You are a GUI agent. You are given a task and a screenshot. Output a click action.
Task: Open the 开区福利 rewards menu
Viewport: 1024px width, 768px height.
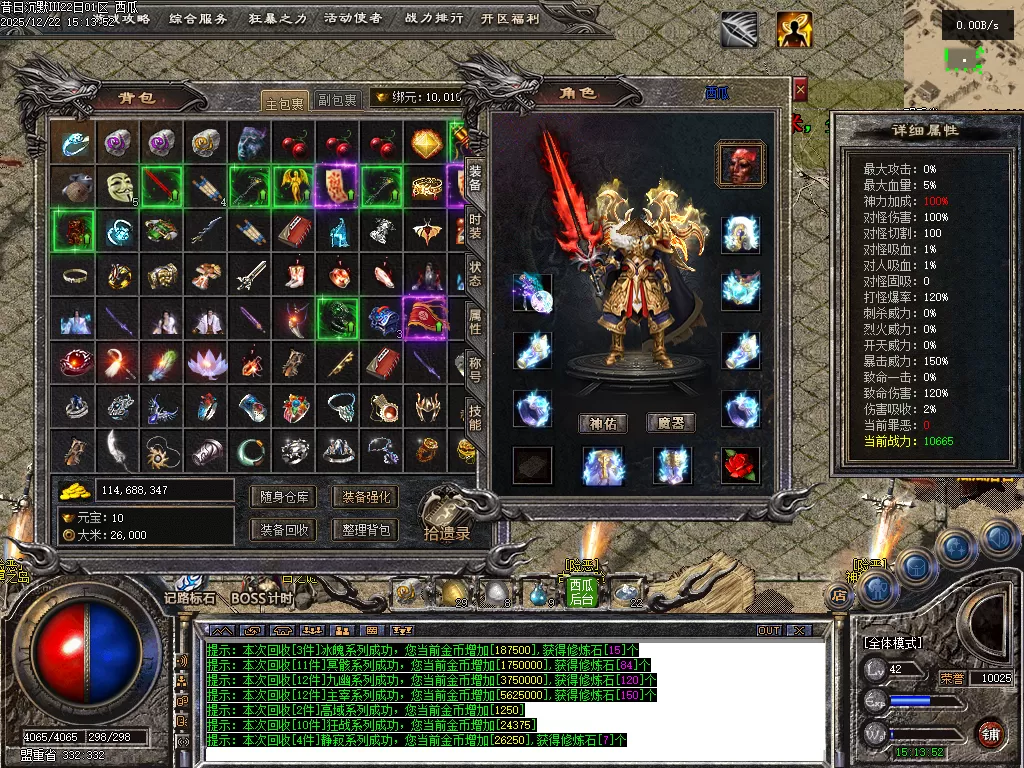510,18
